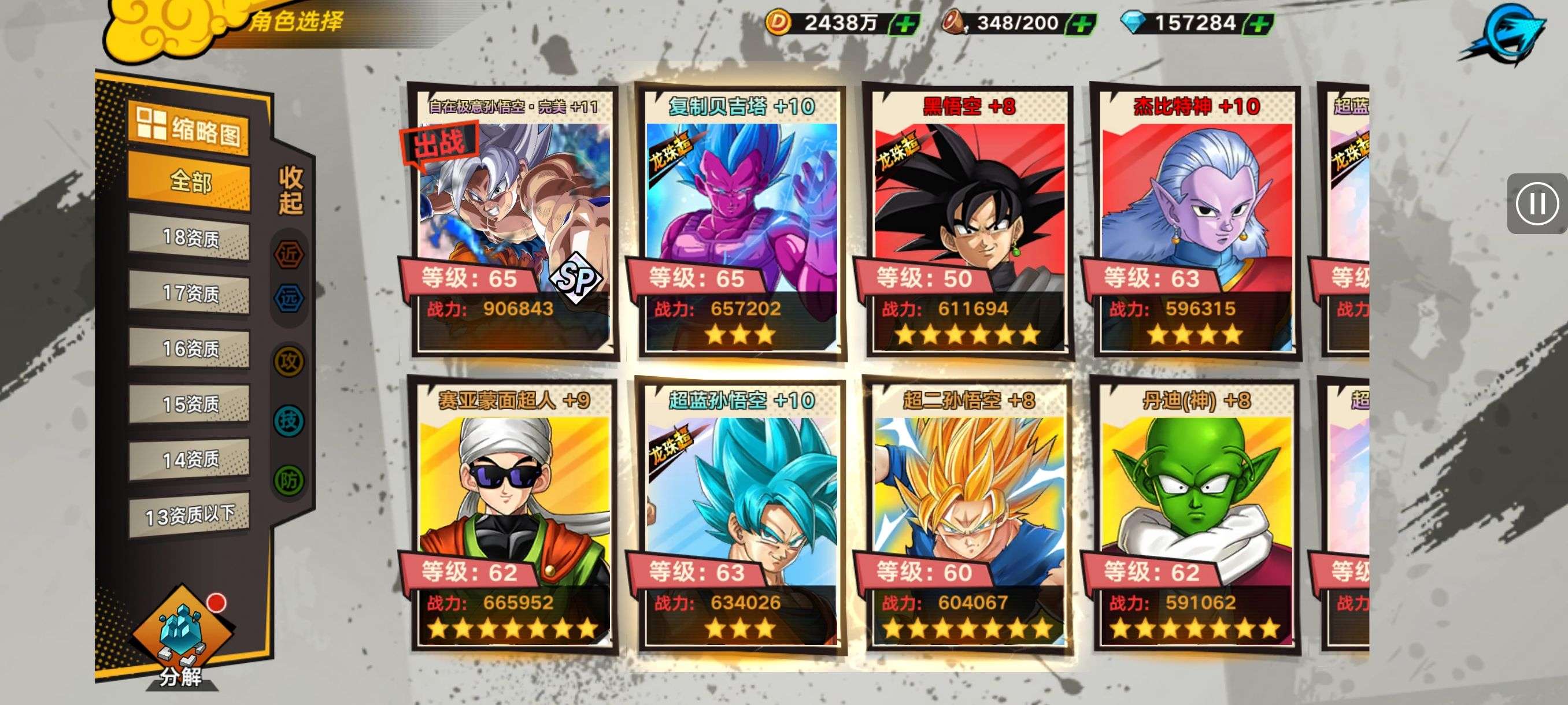Choose the 15资质 filter
Screen dimensions: 1568x705
189,404
